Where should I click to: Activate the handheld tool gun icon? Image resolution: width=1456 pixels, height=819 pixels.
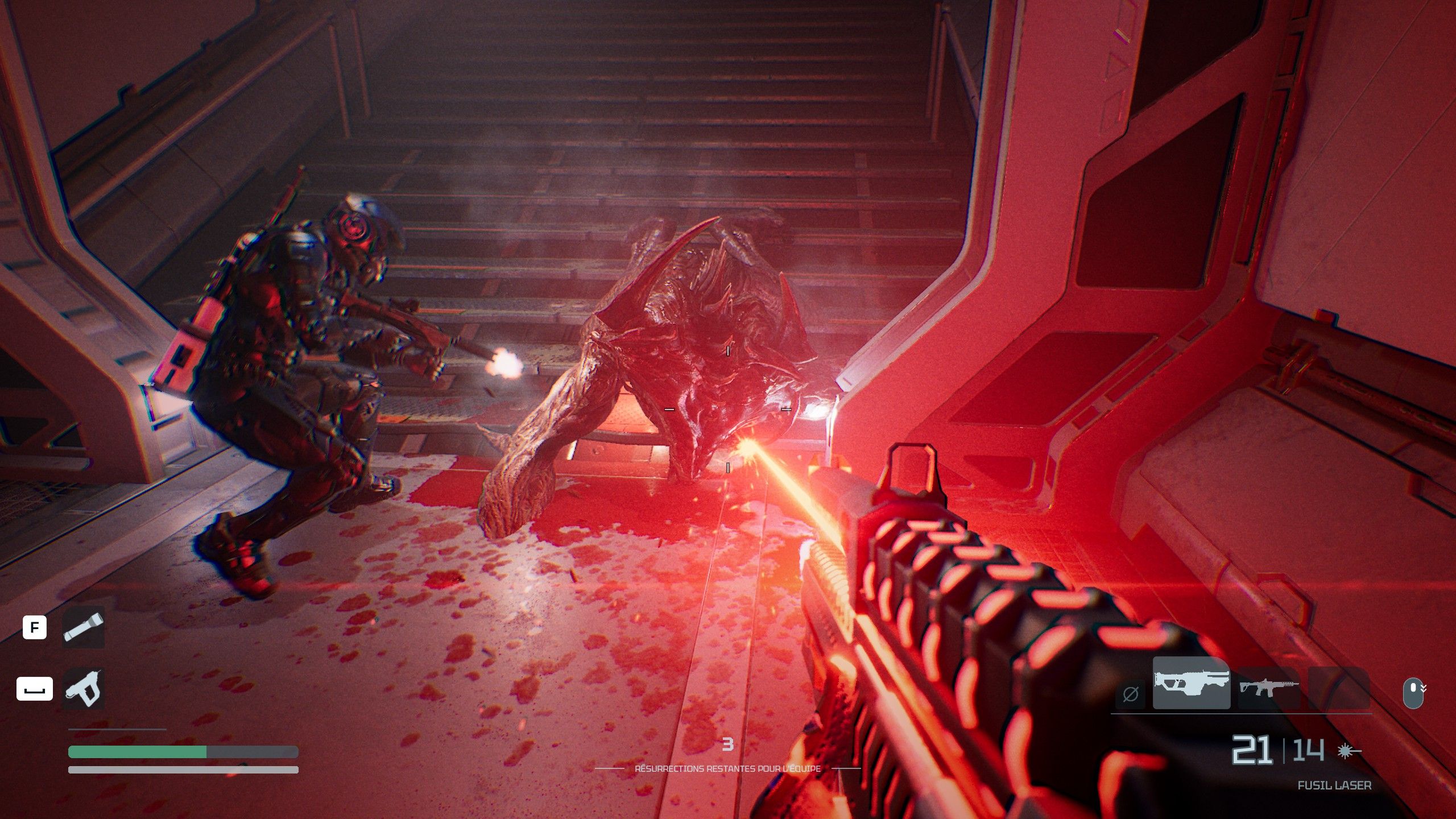point(83,689)
